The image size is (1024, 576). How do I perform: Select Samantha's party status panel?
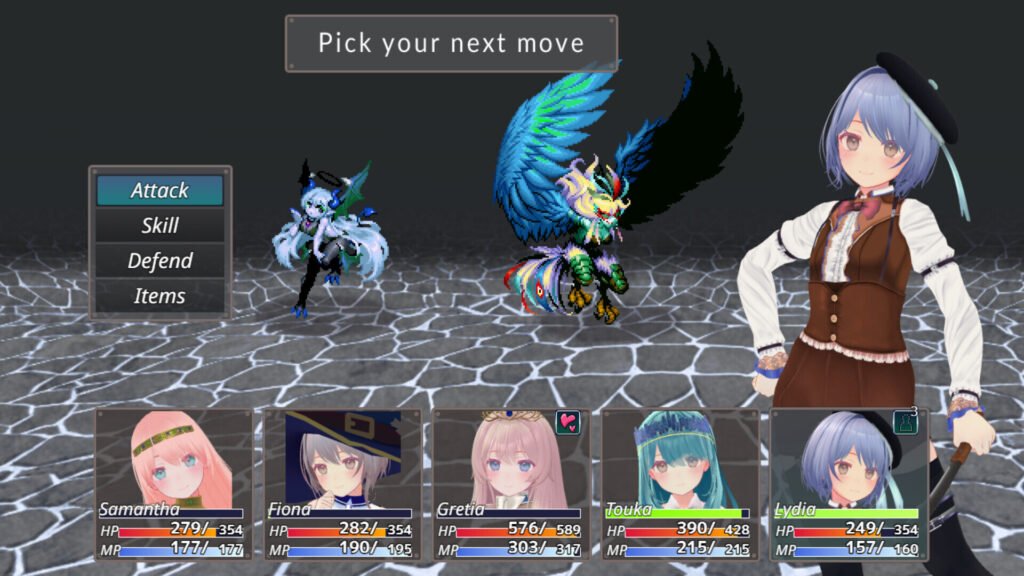[x=174, y=484]
